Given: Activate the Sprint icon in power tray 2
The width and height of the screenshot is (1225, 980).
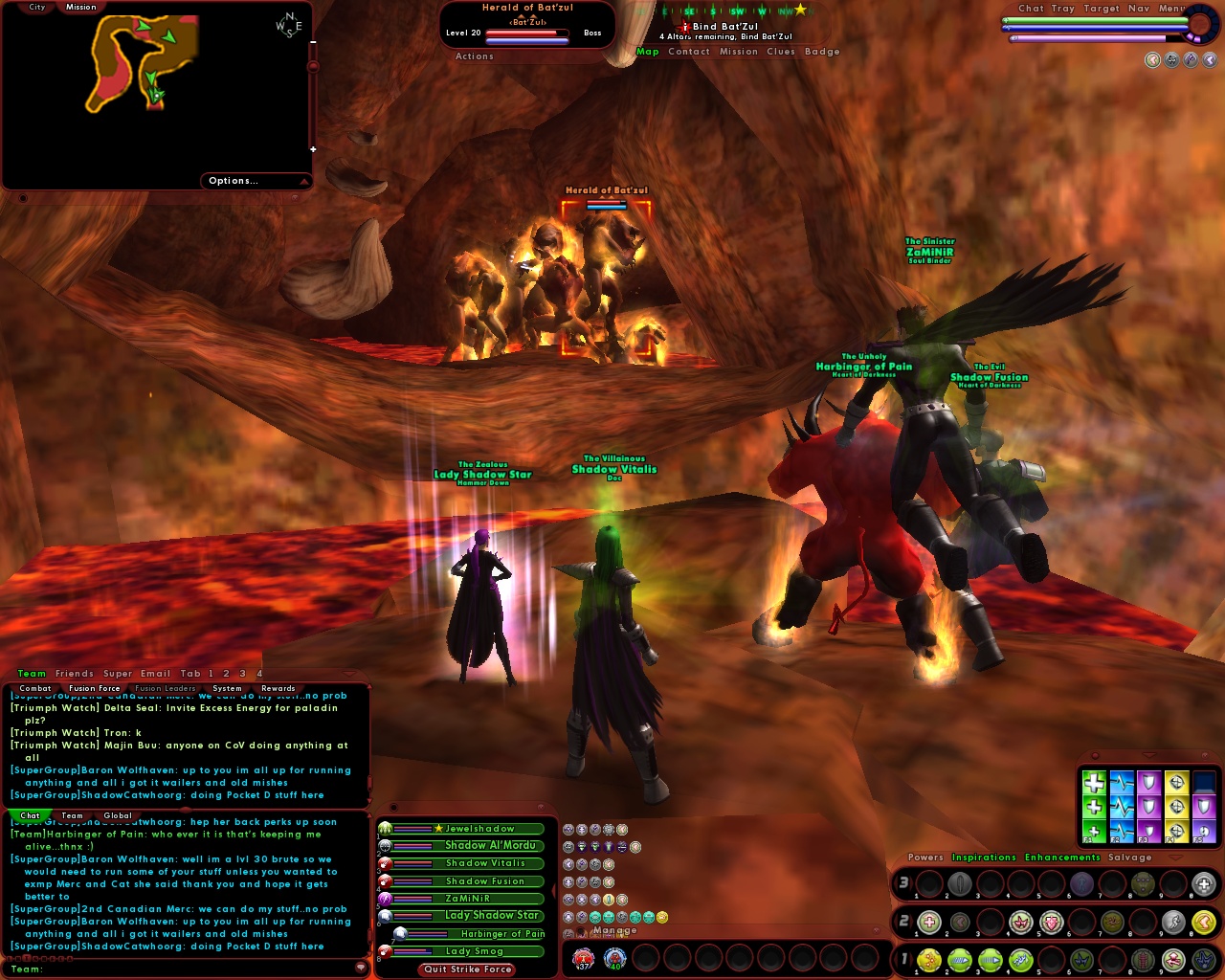Looking at the screenshot, I should (x=1175, y=922).
